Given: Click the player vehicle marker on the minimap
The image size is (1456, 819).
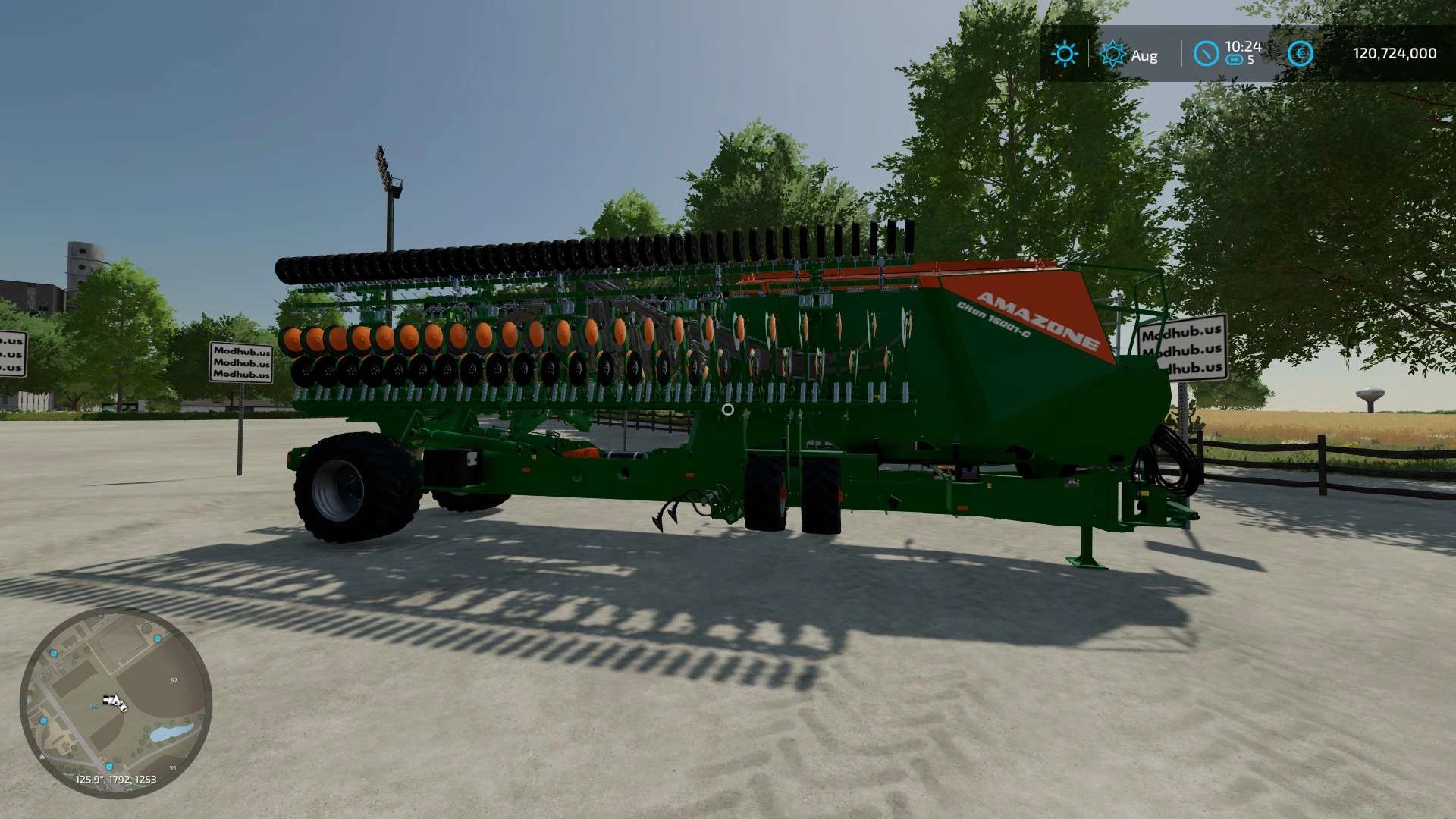Looking at the screenshot, I should pyautogui.click(x=115, y=702).
